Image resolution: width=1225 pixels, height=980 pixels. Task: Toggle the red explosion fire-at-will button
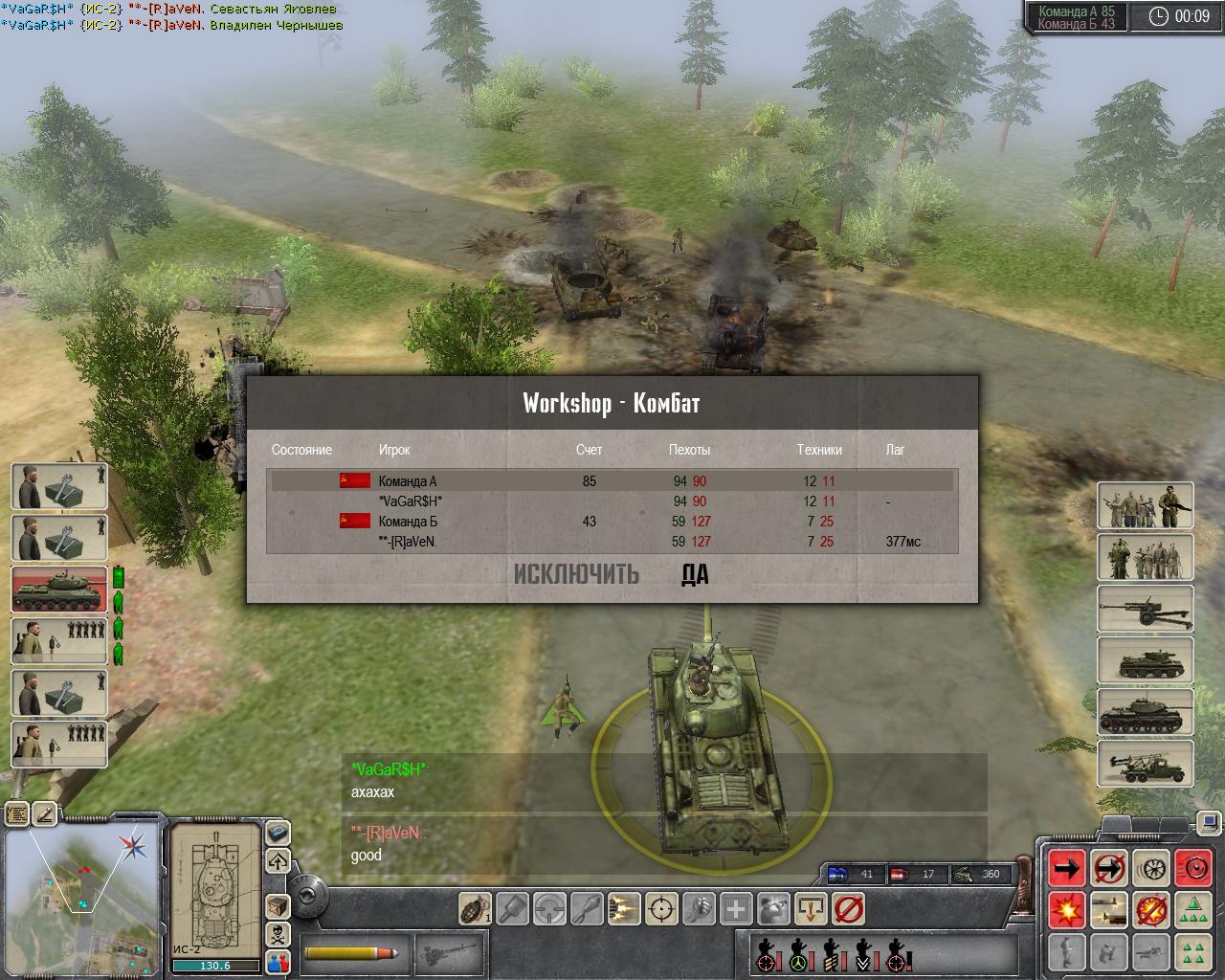pos(1066,909)
